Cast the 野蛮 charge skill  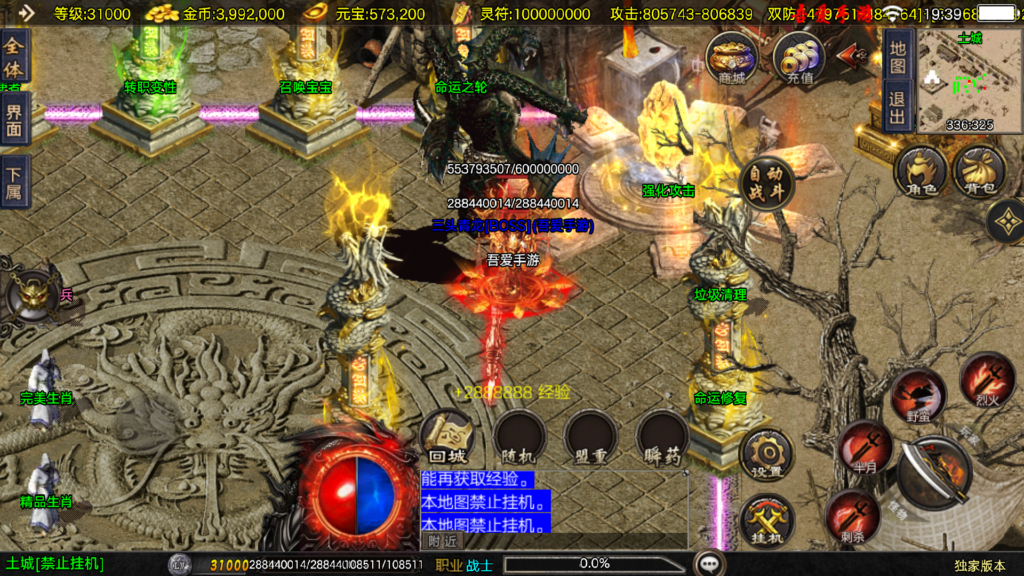coord(917,394)
